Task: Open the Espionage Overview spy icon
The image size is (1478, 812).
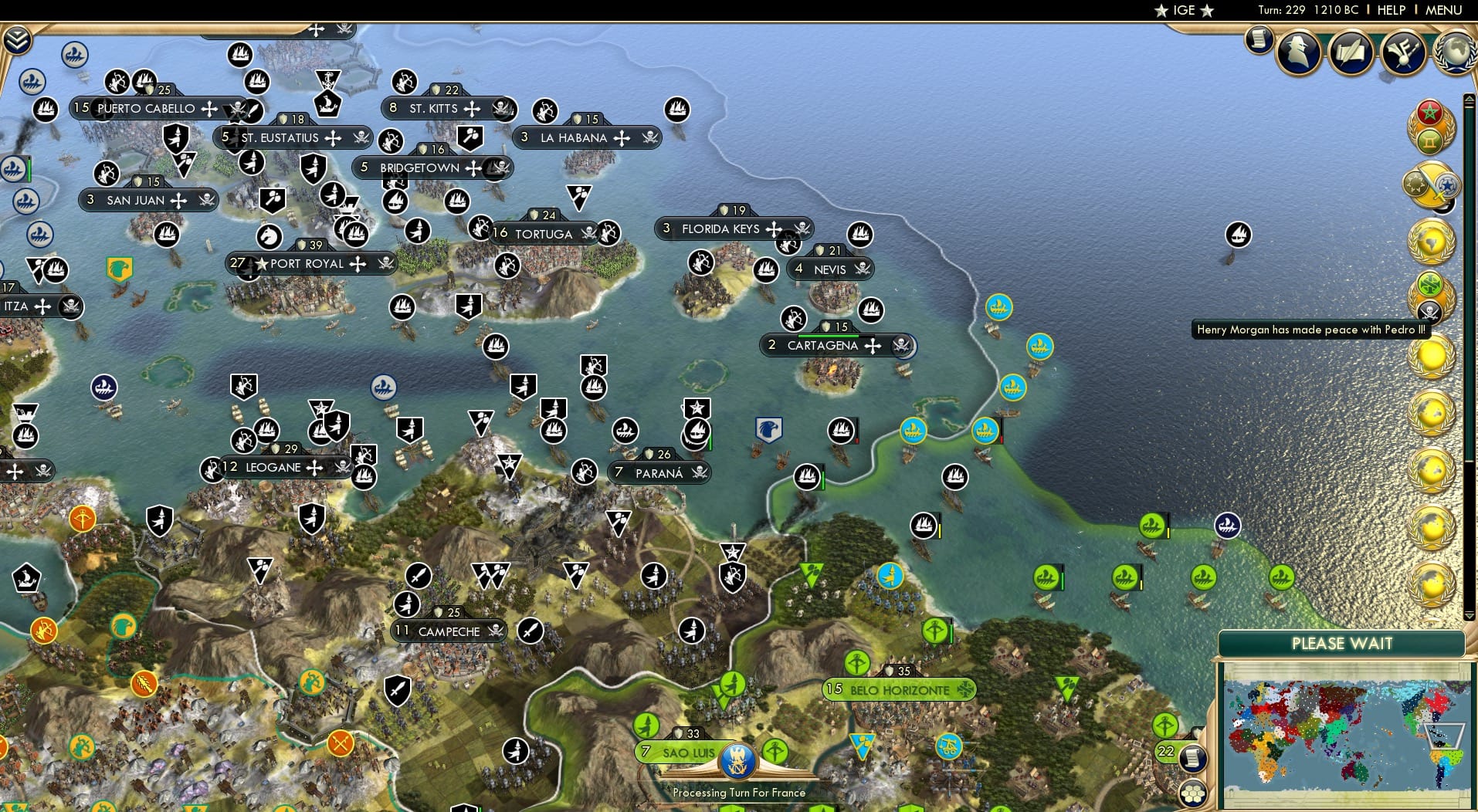Action: coord(1297,52)
